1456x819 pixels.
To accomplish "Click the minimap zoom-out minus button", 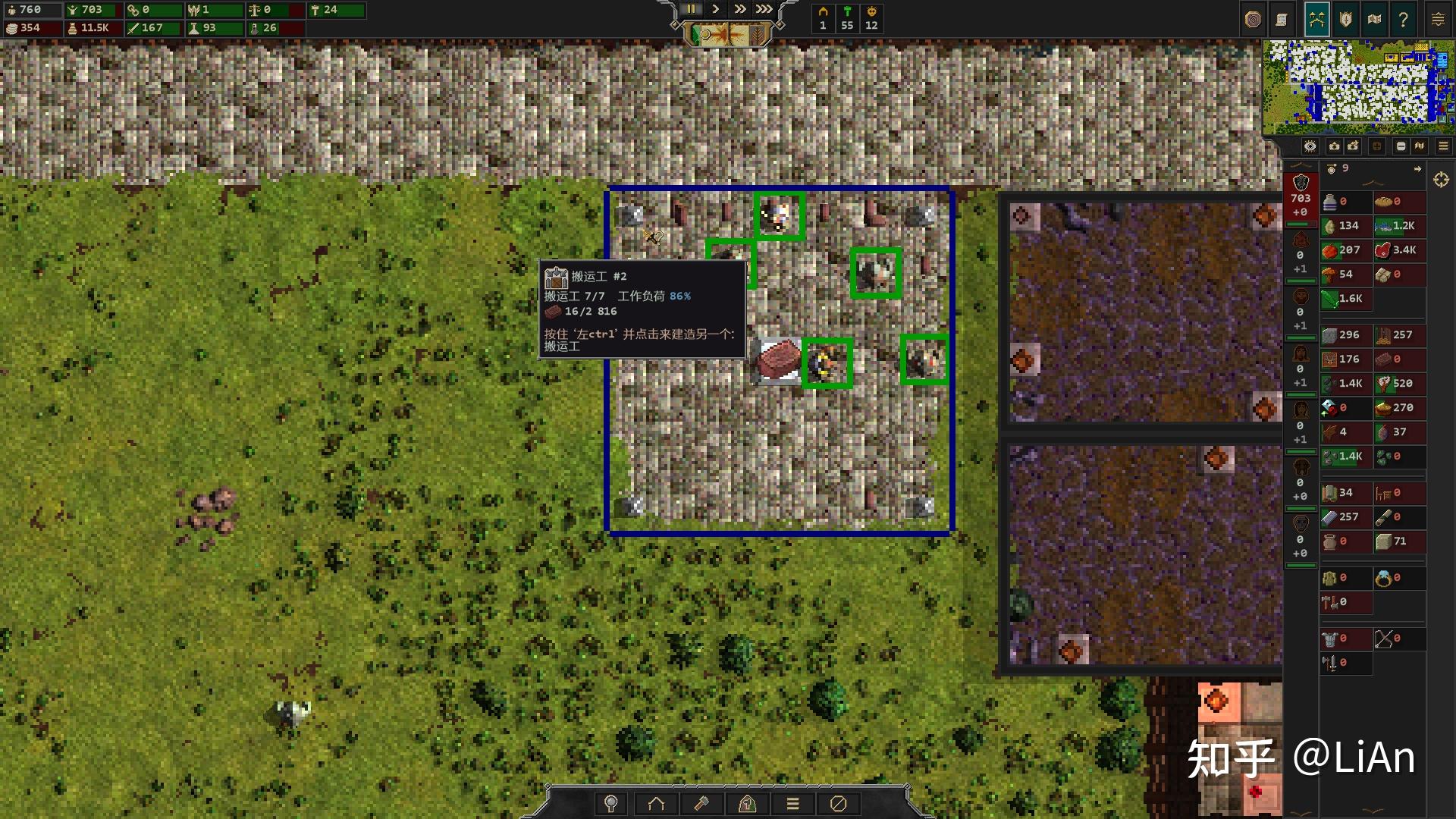I will [1401, 146].
